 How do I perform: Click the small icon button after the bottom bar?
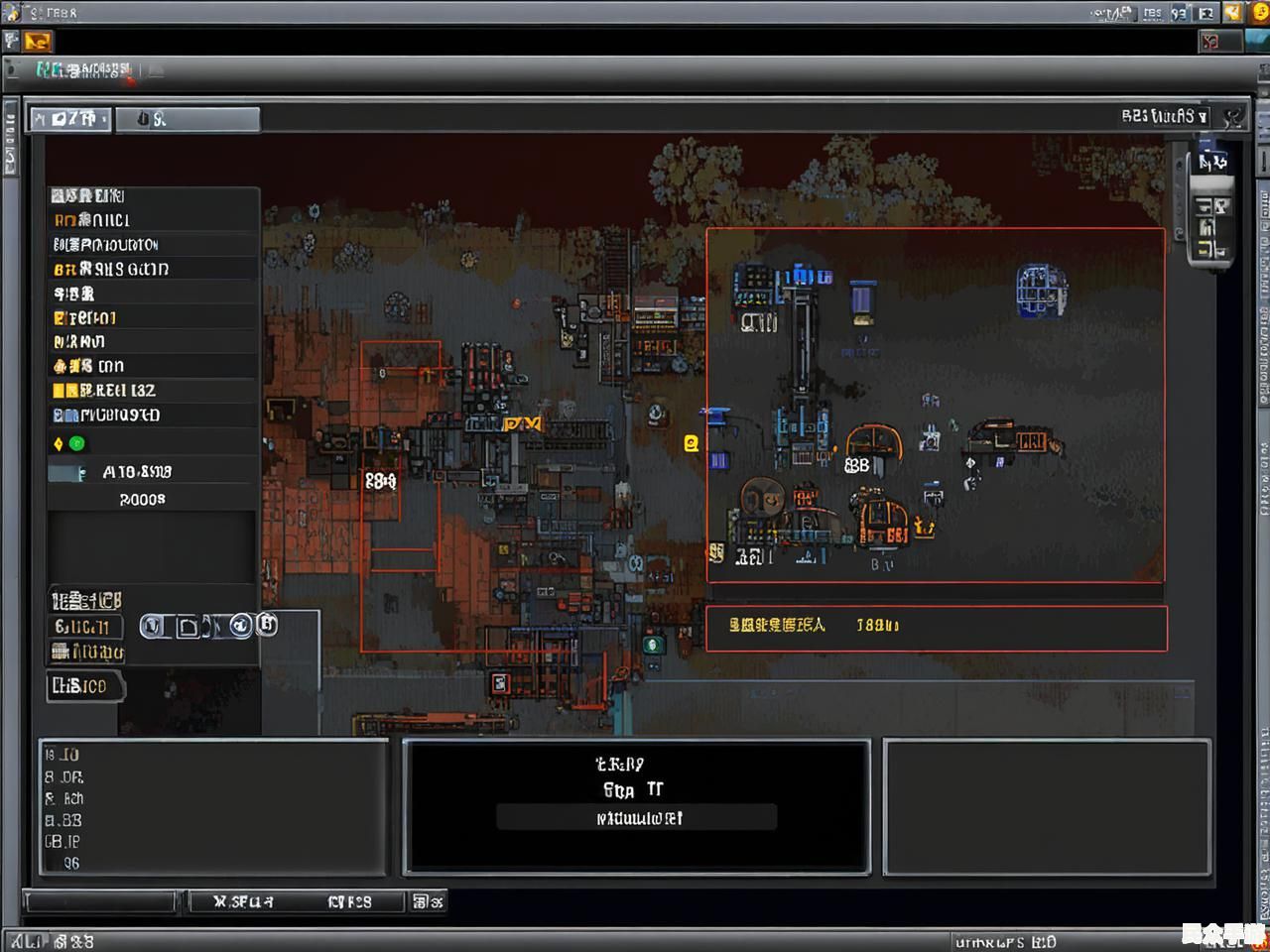[428, 901]
